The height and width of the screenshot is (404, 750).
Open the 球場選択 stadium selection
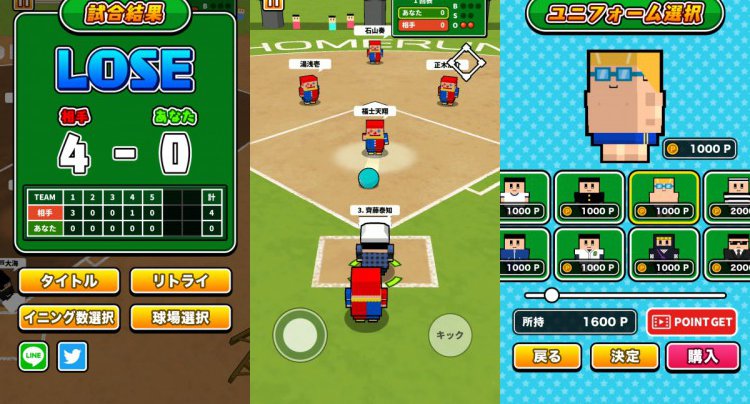click(180, 318)
